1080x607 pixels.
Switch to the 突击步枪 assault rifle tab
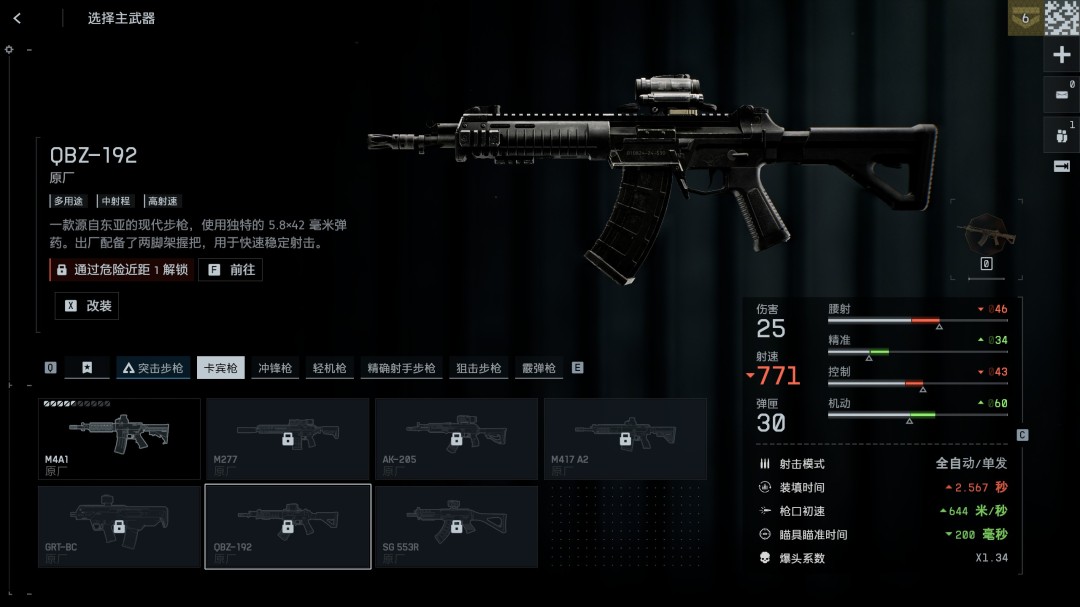(x=153, y=368)
